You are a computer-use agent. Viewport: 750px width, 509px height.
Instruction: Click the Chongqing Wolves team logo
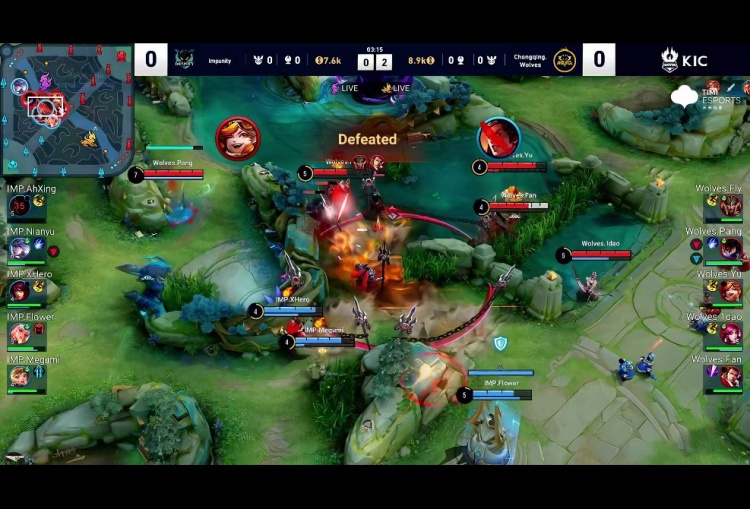(x=565, y=60)
